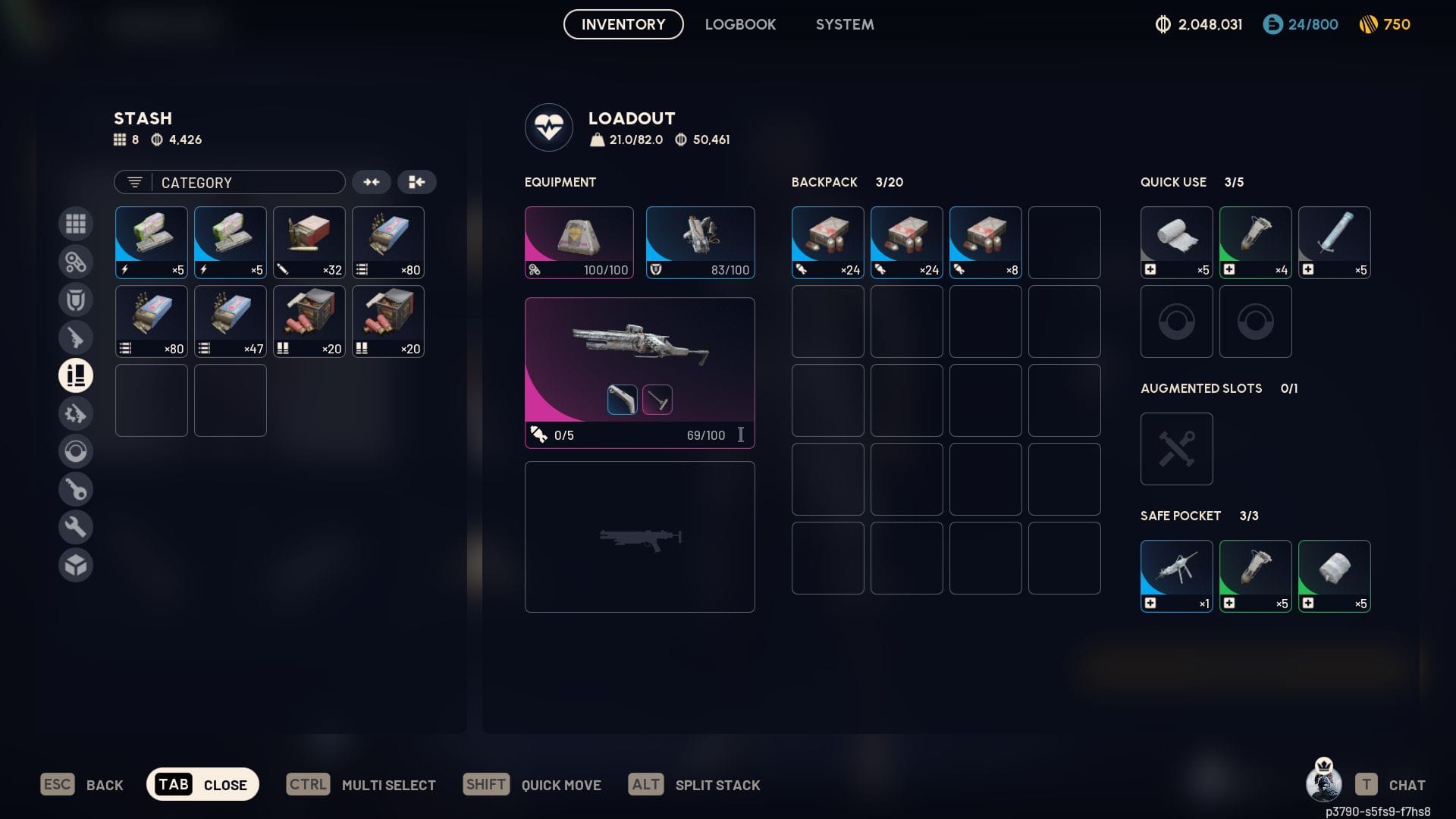Open the System tab

[x=845, y=24]
